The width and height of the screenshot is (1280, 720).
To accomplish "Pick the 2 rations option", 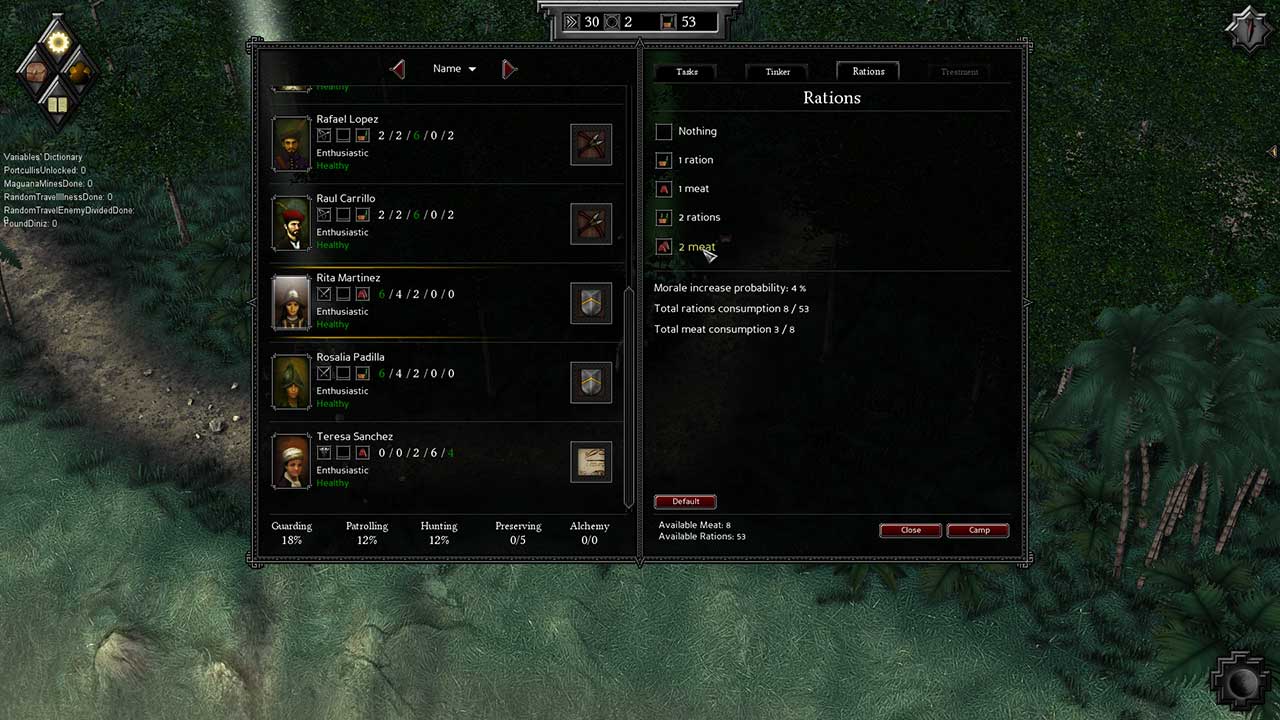I will [664, 217].
